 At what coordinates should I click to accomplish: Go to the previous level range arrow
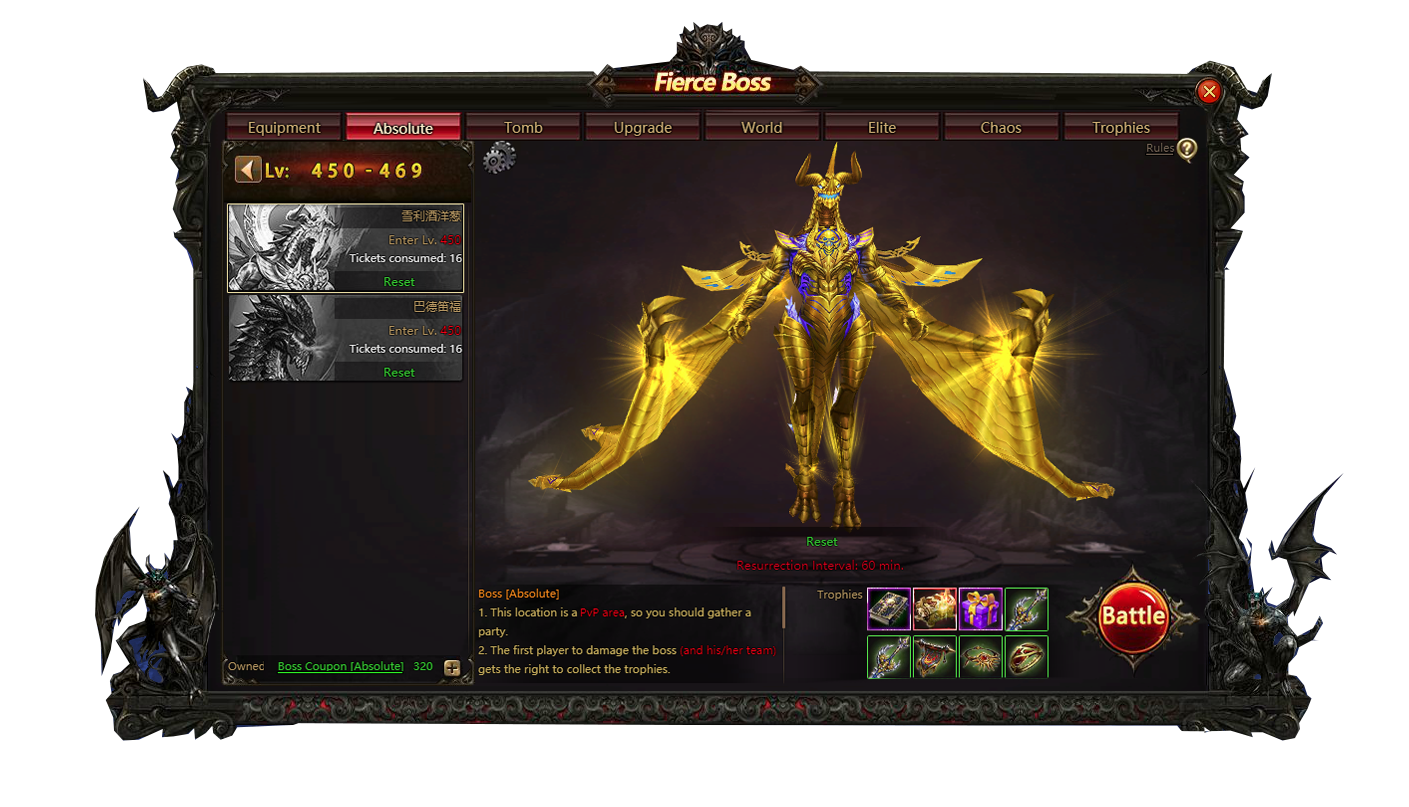point(248,169)
